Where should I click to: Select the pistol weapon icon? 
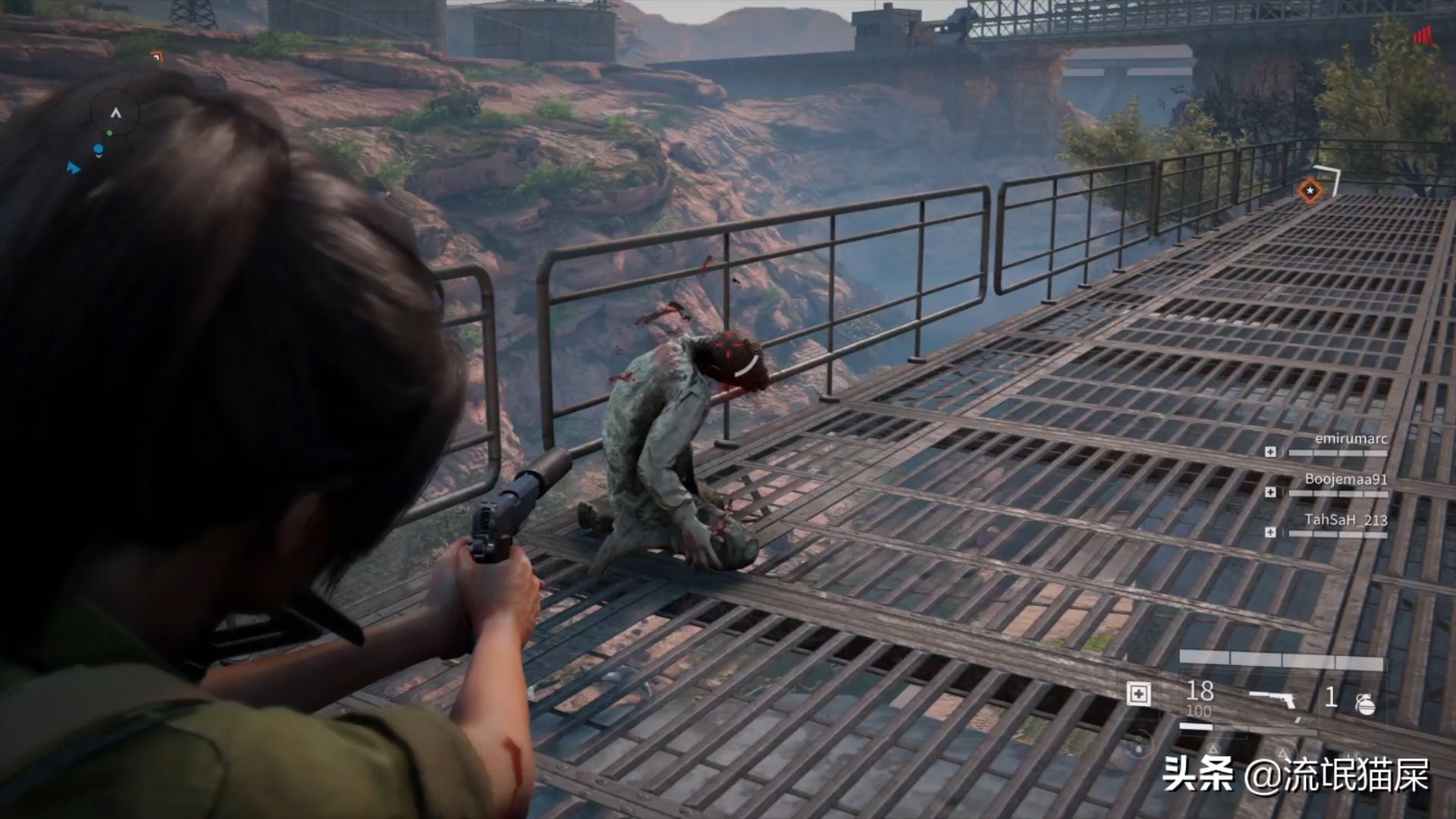(x=1275, y=699)
